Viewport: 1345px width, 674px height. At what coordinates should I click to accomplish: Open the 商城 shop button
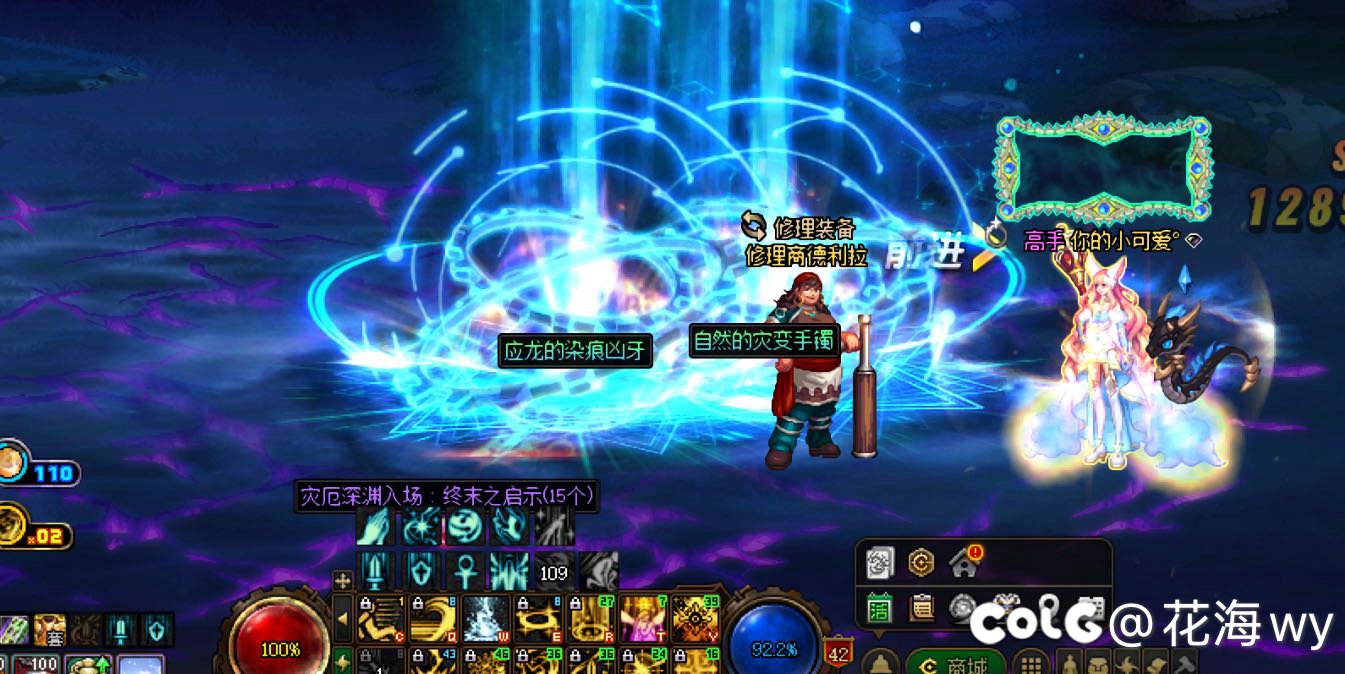(x=955, y=664)
